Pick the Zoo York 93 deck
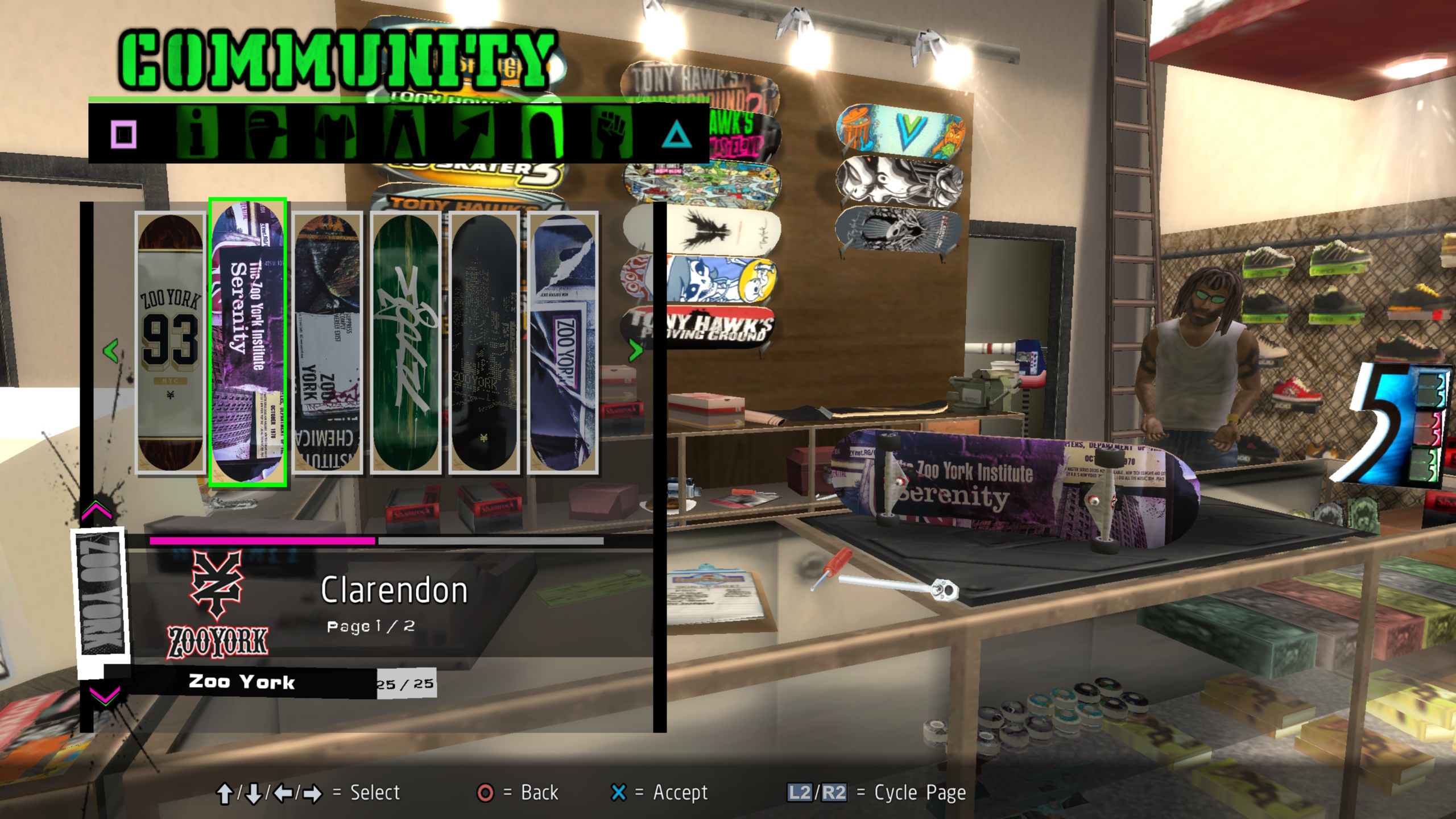The image size is (1456, 819). coord(171,342)
